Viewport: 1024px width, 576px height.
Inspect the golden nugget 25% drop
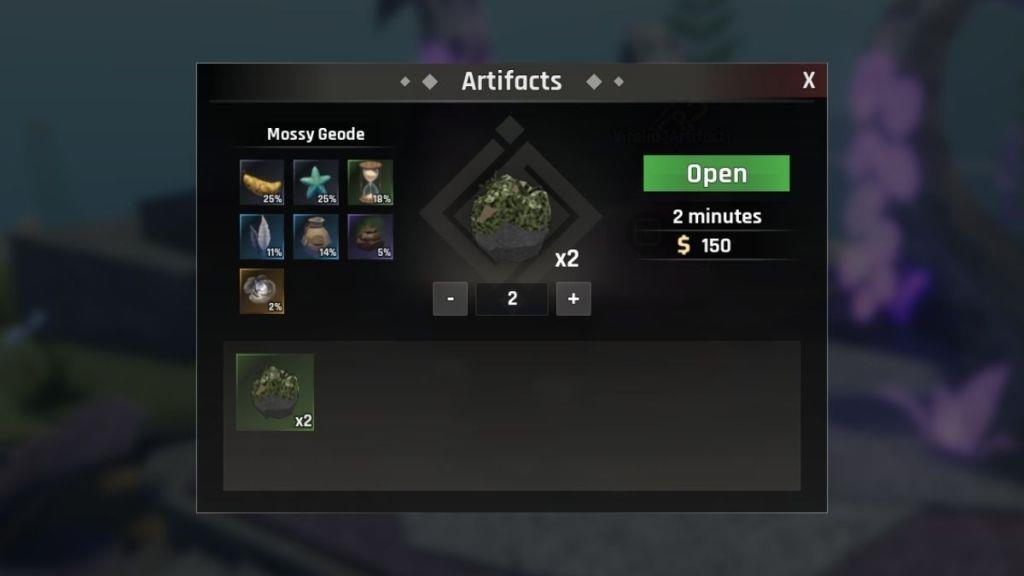click(262, 182)
